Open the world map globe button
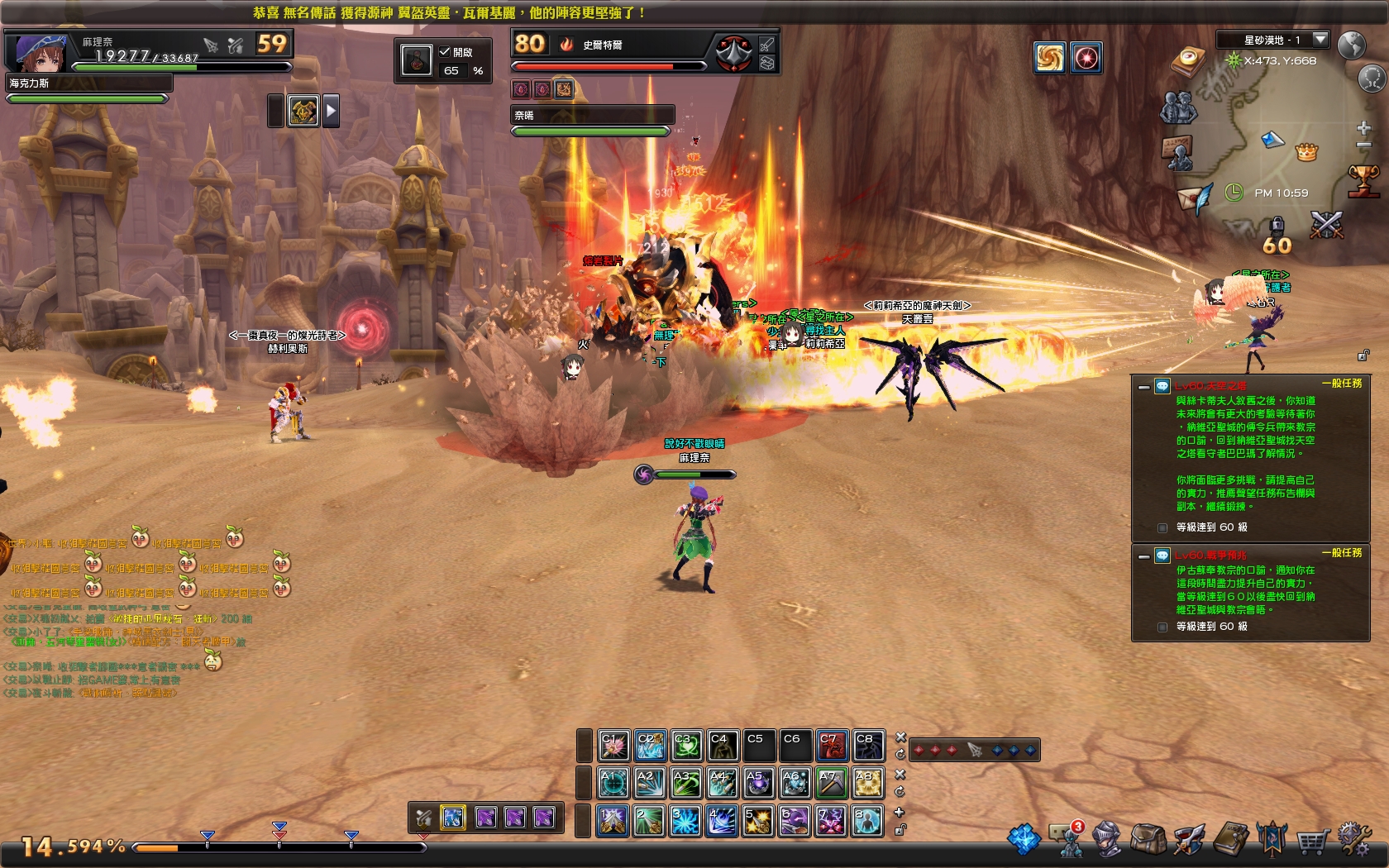The width and height of the screenshot is (1389, 868). coord(1352,44)
